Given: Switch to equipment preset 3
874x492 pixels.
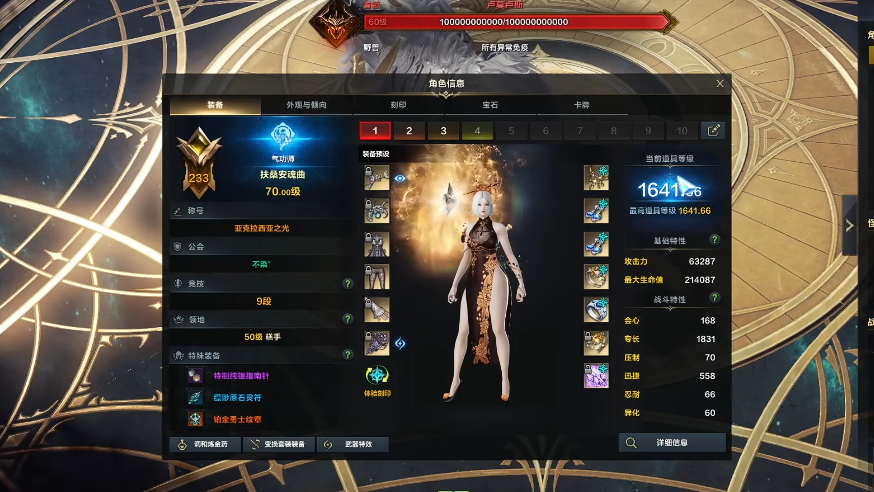Looking at the screenshot, I should click(x=443, y=130).
